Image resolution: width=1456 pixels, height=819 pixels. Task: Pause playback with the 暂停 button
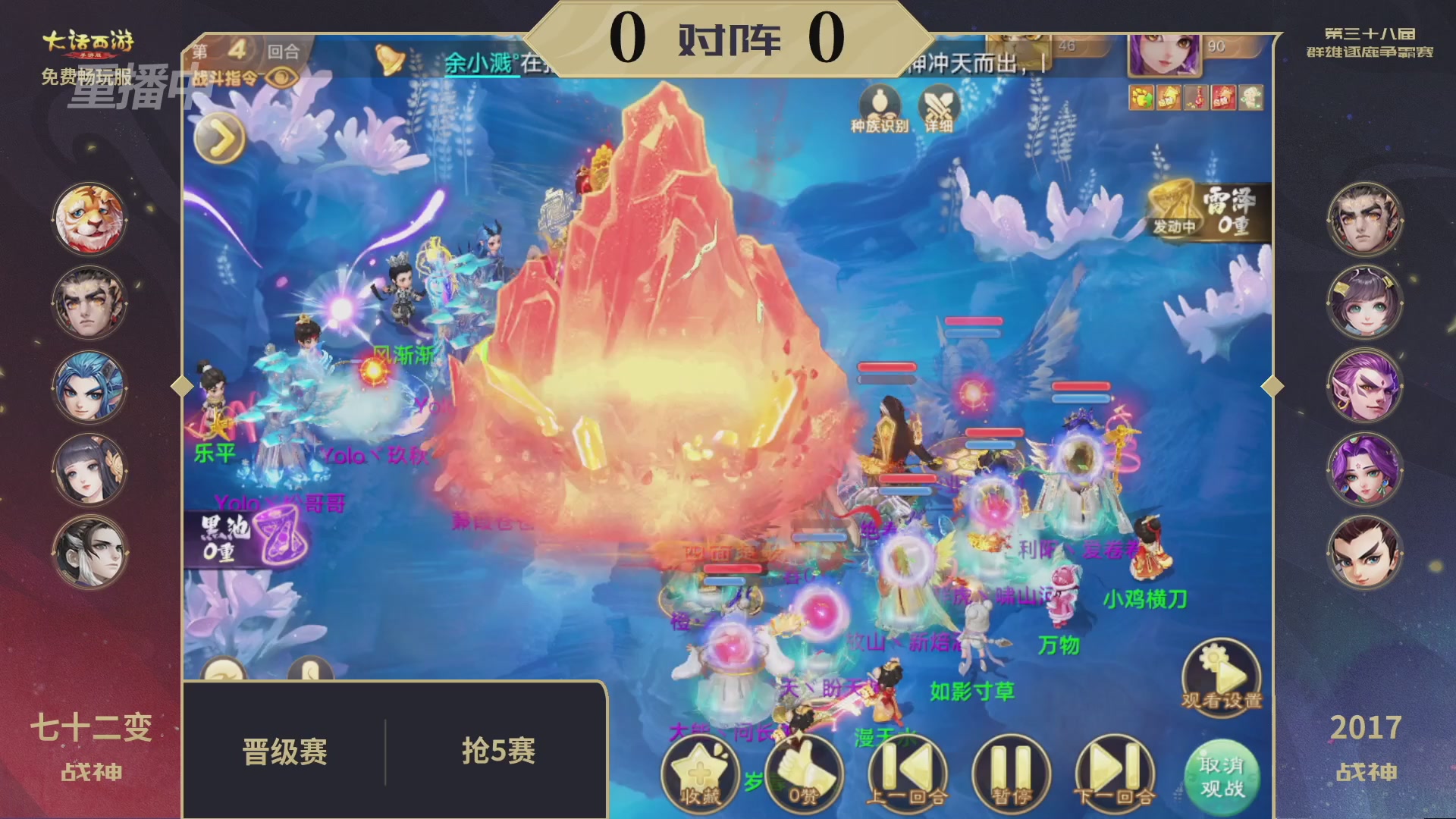click(1013, 772)
